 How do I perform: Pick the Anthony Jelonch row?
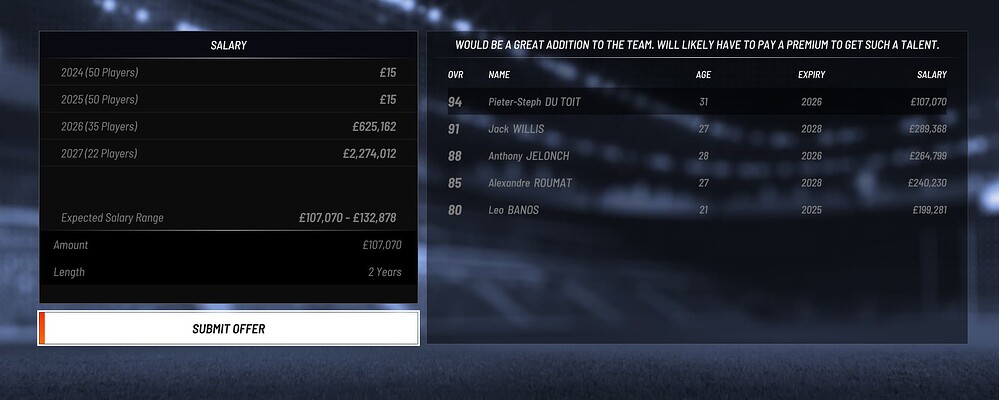coord(697,156)
